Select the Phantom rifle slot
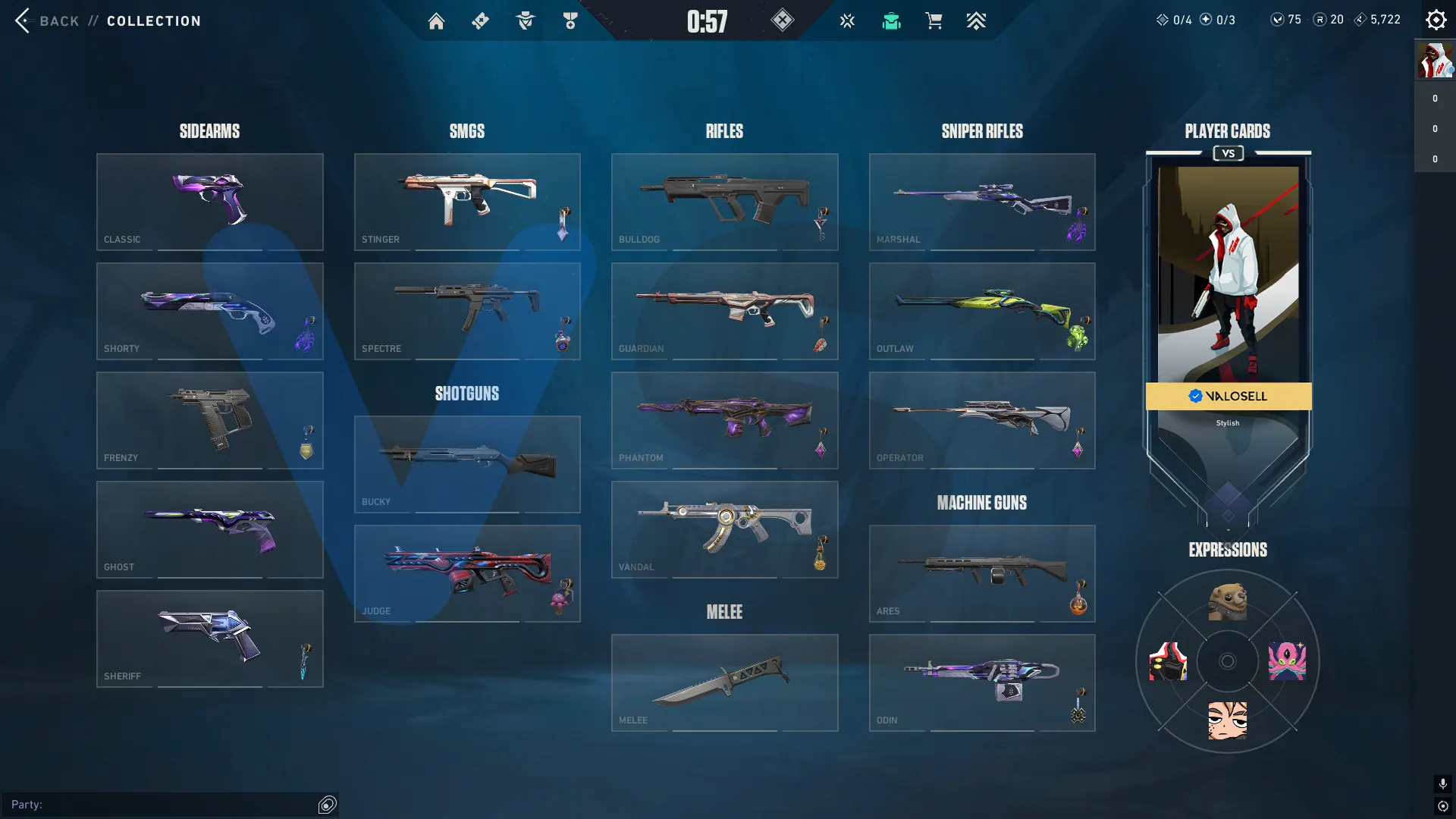Viewport: 1456px width, 819px height. tap(724, 420)
